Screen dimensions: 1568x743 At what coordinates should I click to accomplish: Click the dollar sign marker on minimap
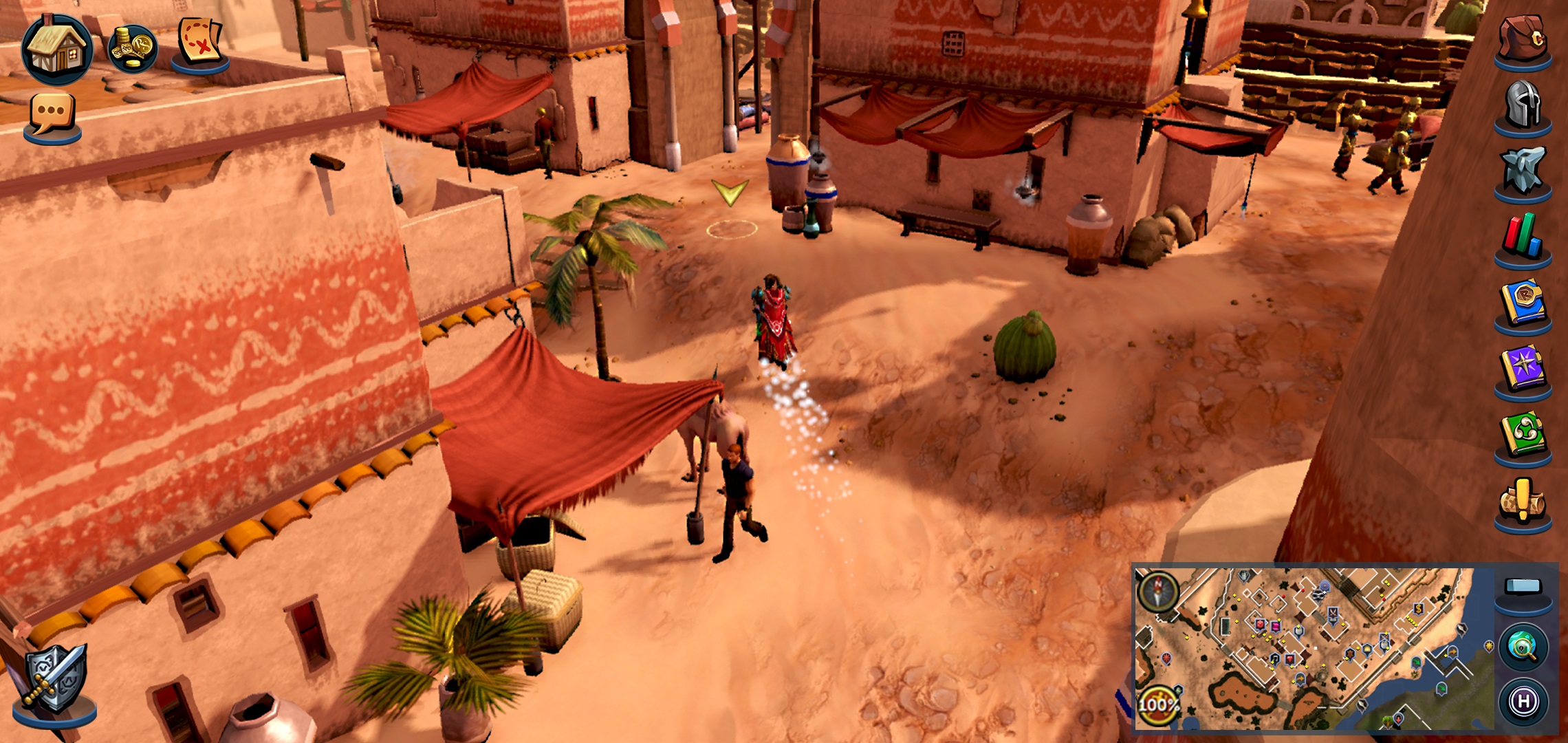pyautogui.click(x=1417, y=609)
